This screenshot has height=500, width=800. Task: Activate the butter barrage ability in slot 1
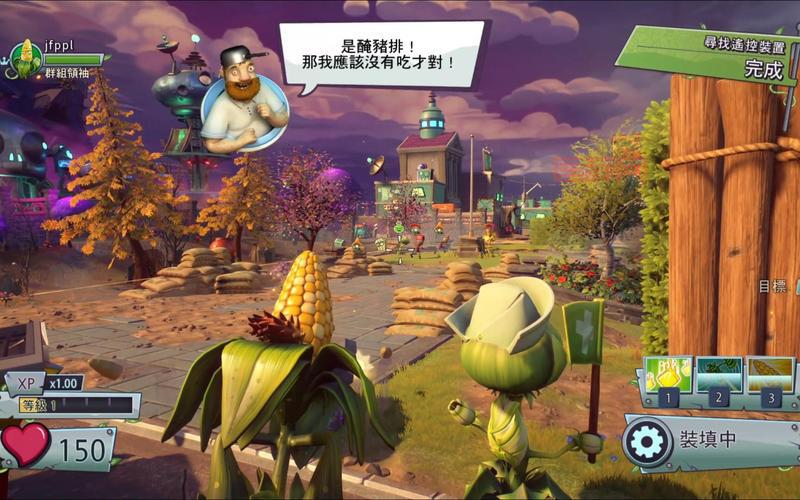click(669, 376)
